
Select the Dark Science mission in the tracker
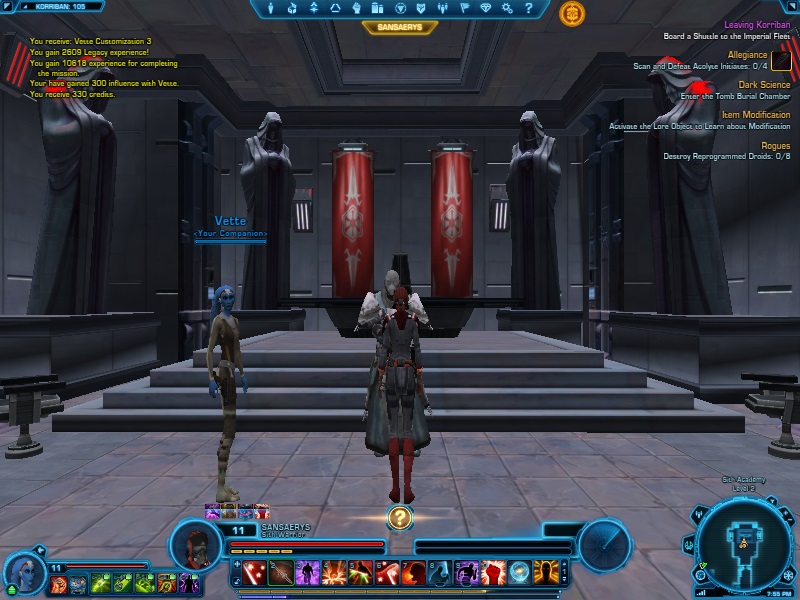click(x=764, y=85)
